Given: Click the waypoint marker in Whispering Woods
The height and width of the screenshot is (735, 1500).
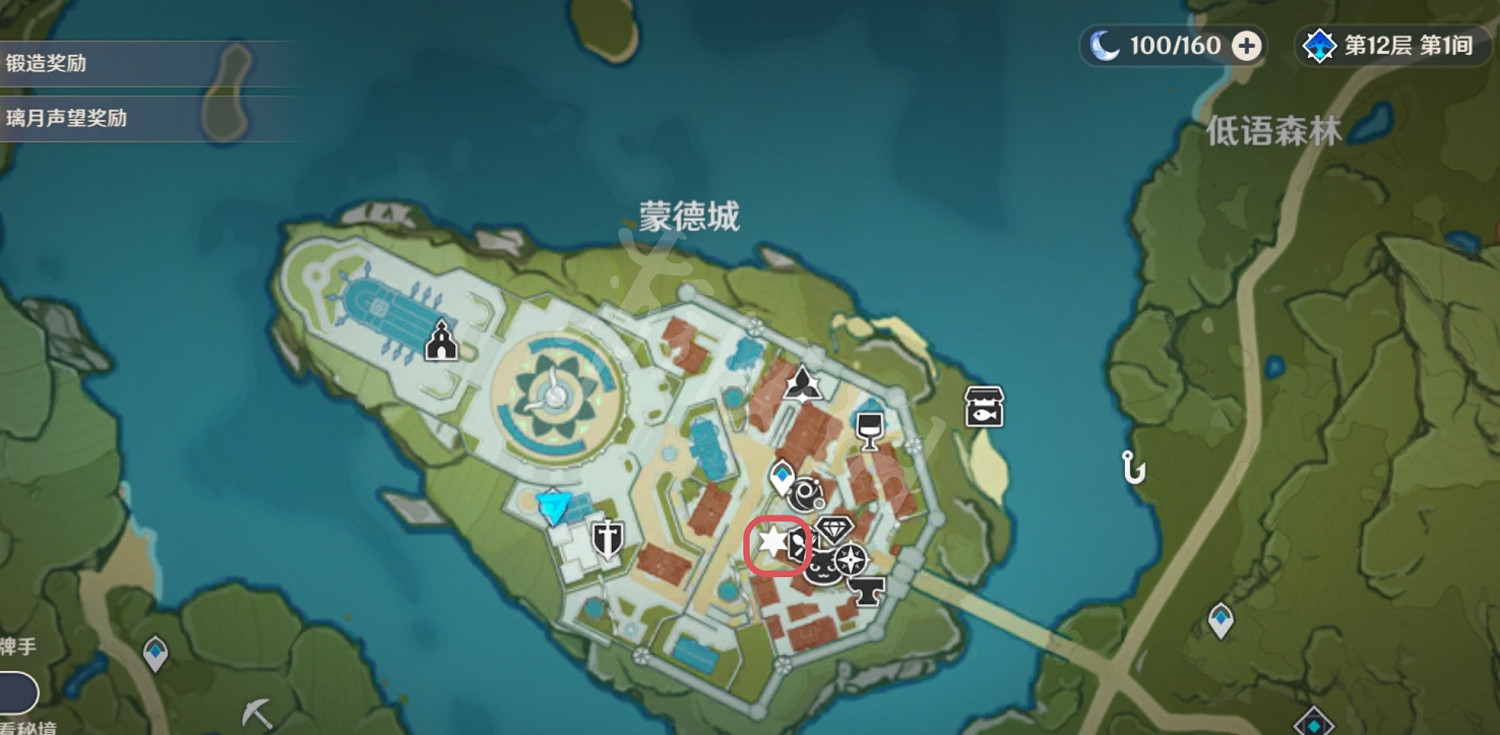Looking at the screenshot, I should click(x=1221, y=619).
